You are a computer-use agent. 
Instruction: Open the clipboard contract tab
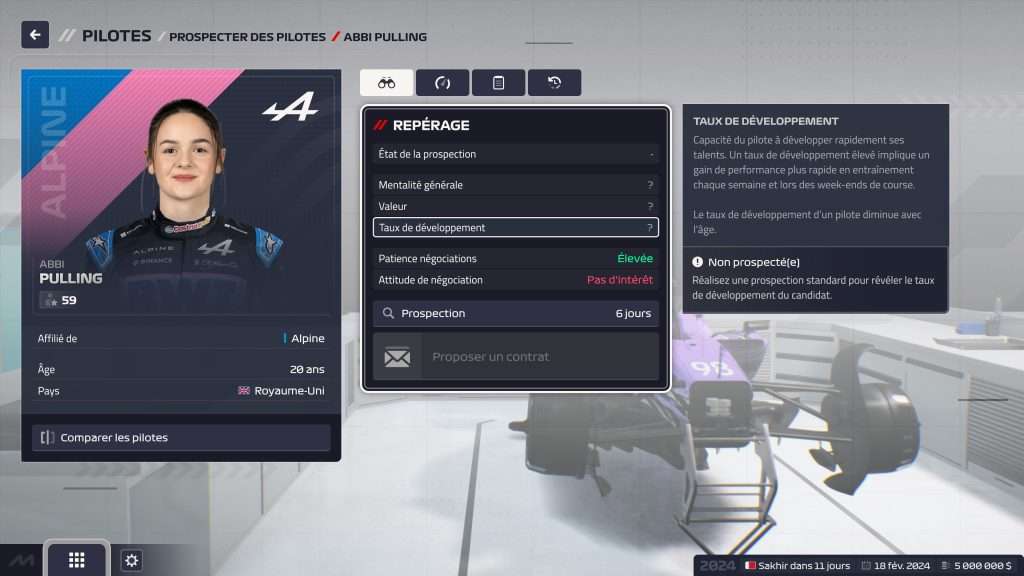point(498,83)
